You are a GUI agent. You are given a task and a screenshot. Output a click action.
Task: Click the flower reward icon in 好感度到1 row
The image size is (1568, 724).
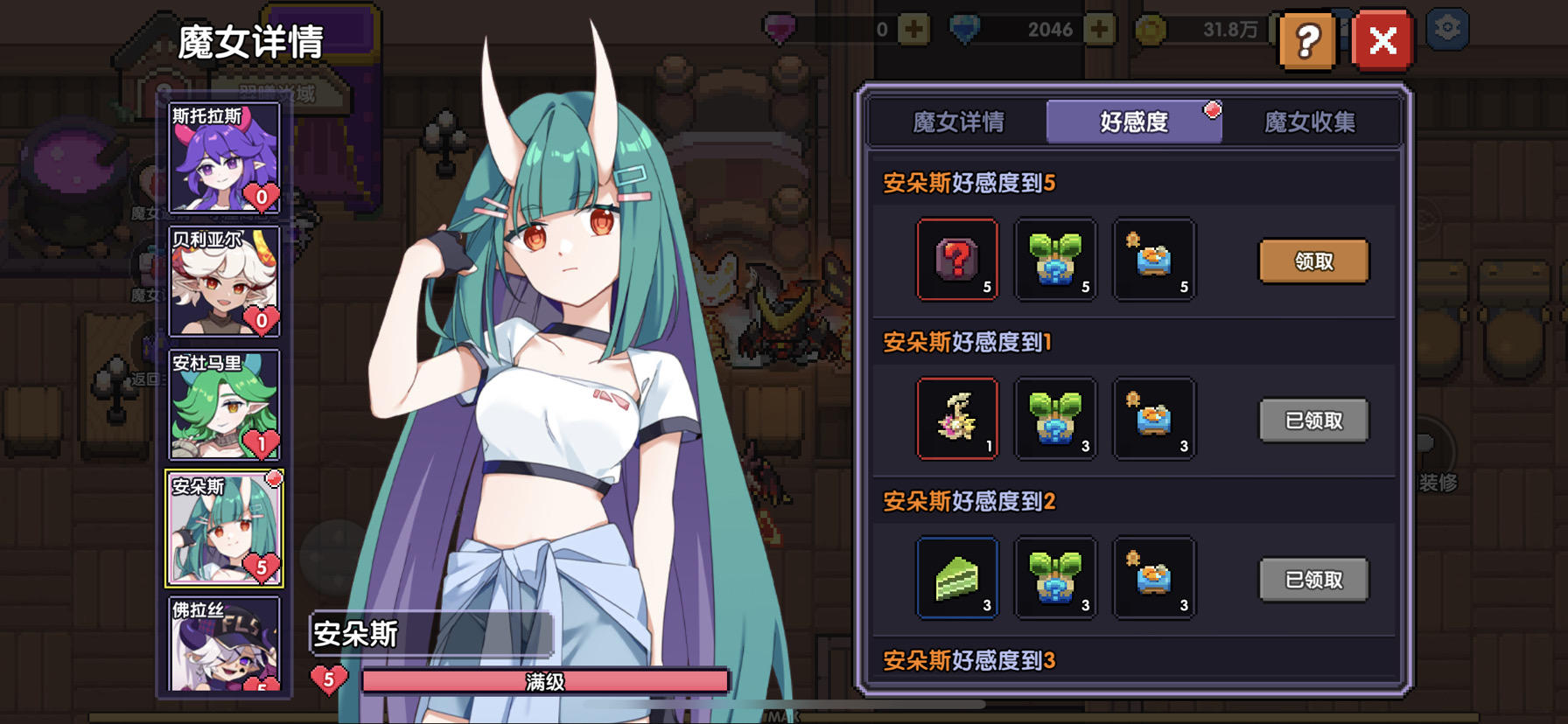(x=957, y=419)
